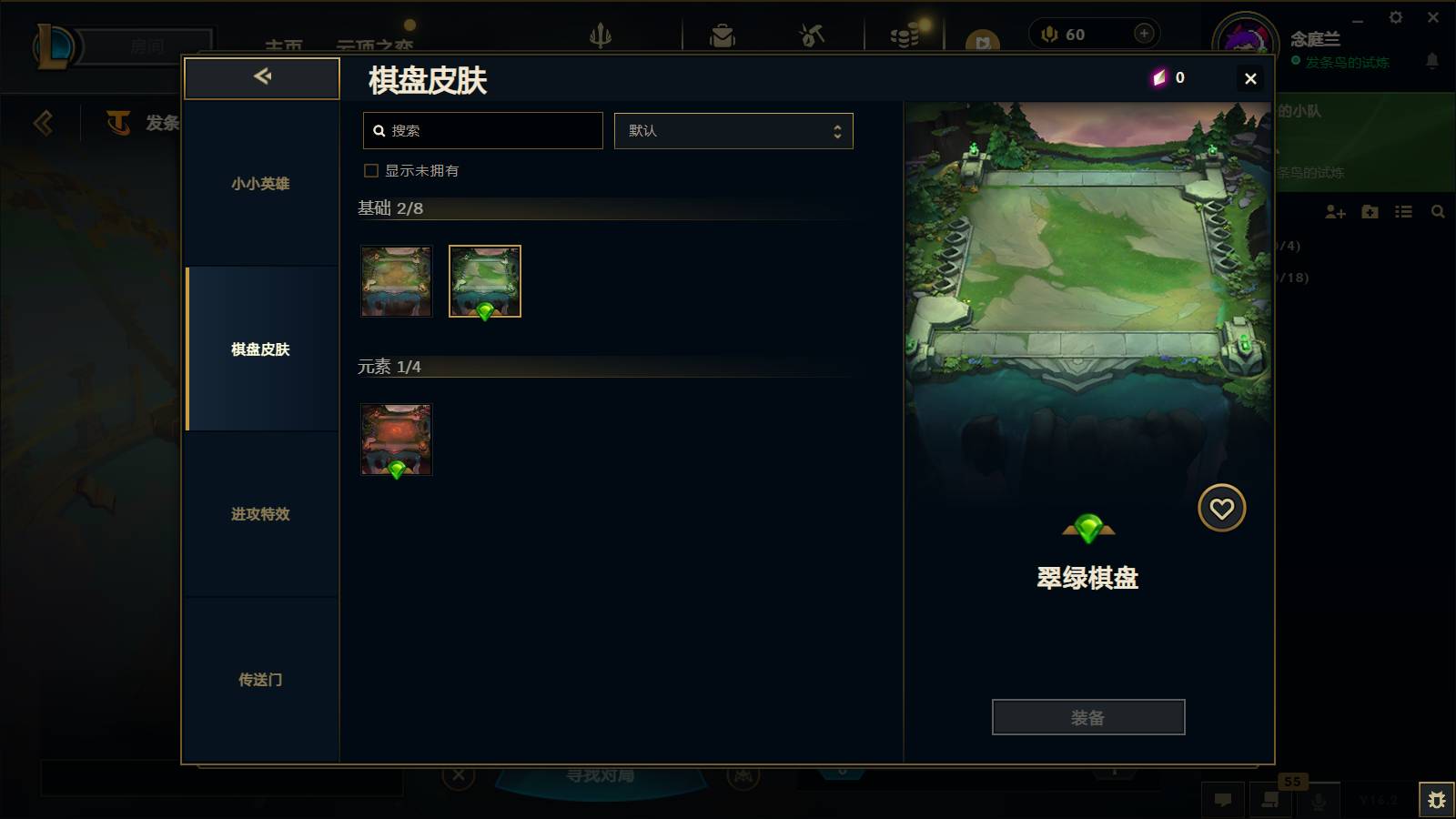The height and width of the screenshot is (819, 1456).
Task: Enable the 显示未拥有 checkbox
Action: (x=370, y=170)
